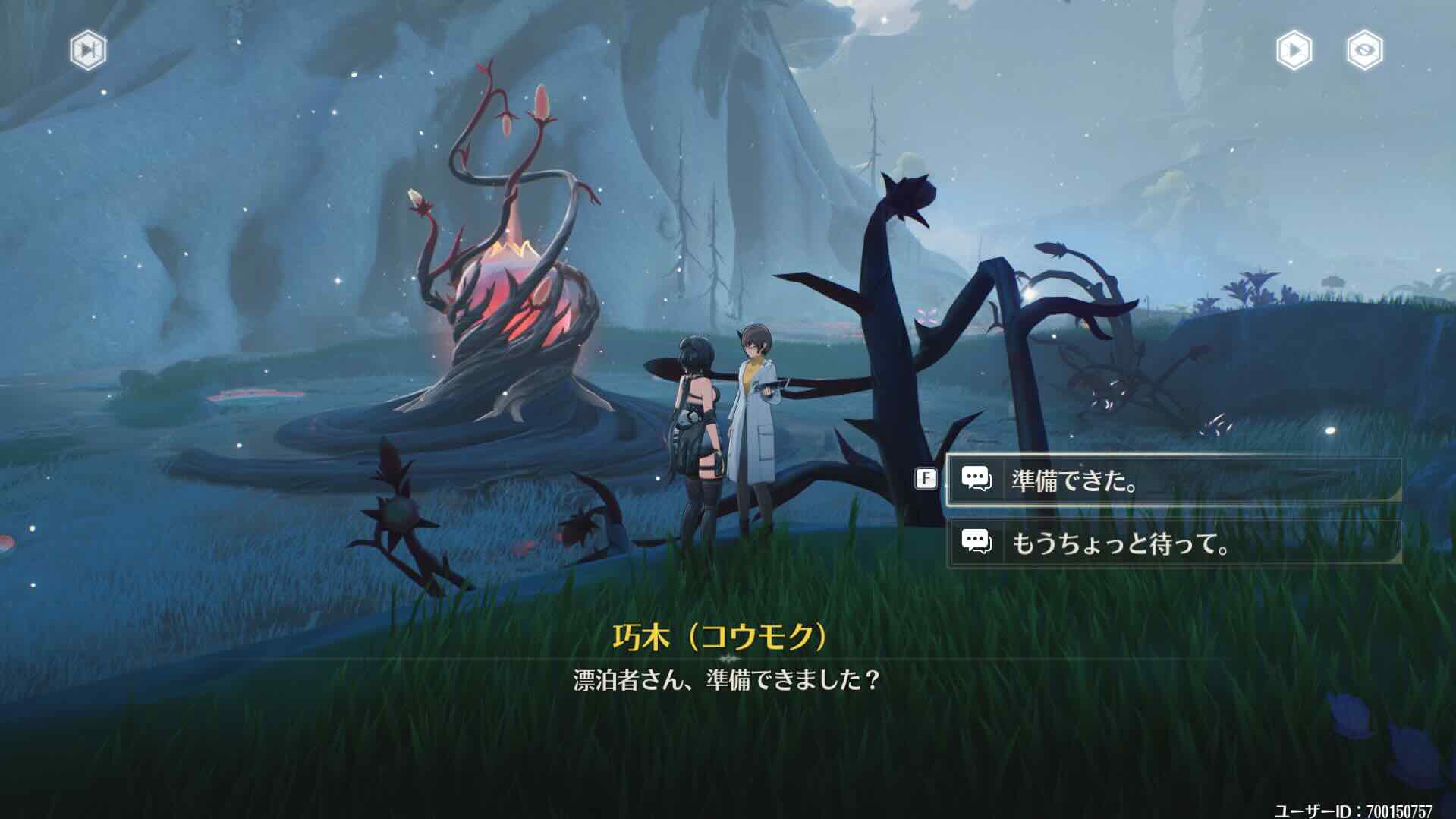Choose the reply もうちょっと待って。
The height and width of the screenshot is (819, 1456).
(1123, 544)
